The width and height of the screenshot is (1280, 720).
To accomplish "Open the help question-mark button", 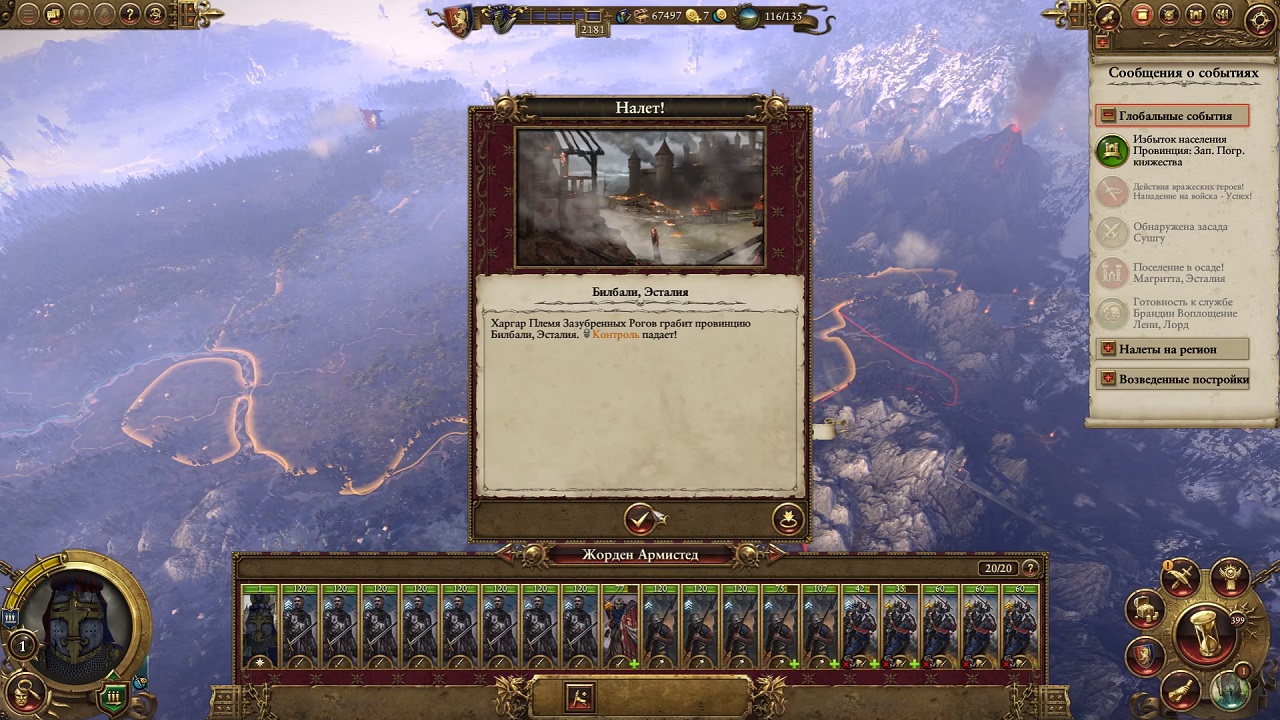I will (x=130, y=14).
